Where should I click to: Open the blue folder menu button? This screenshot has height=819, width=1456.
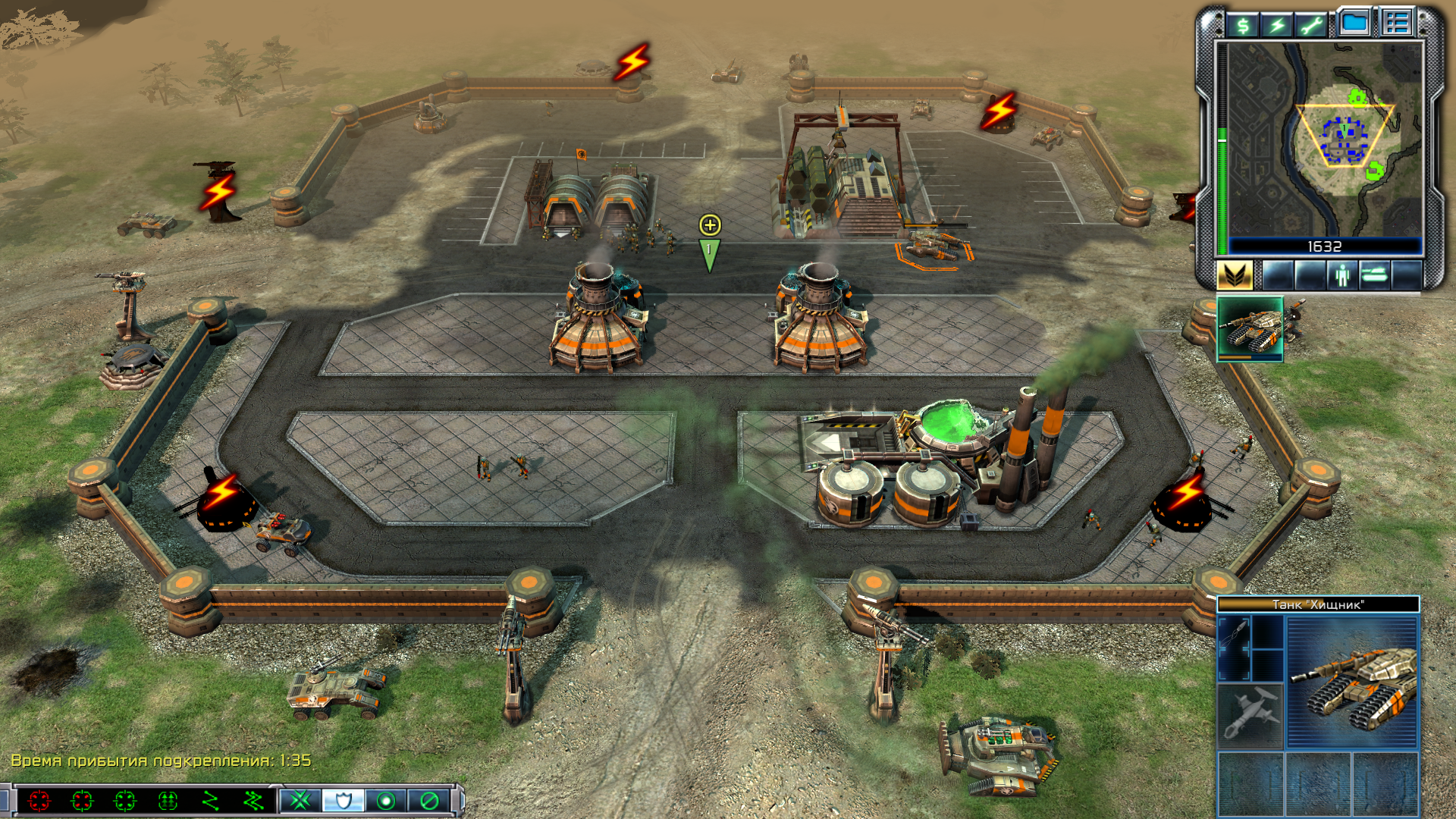[x=1354, y=23]
